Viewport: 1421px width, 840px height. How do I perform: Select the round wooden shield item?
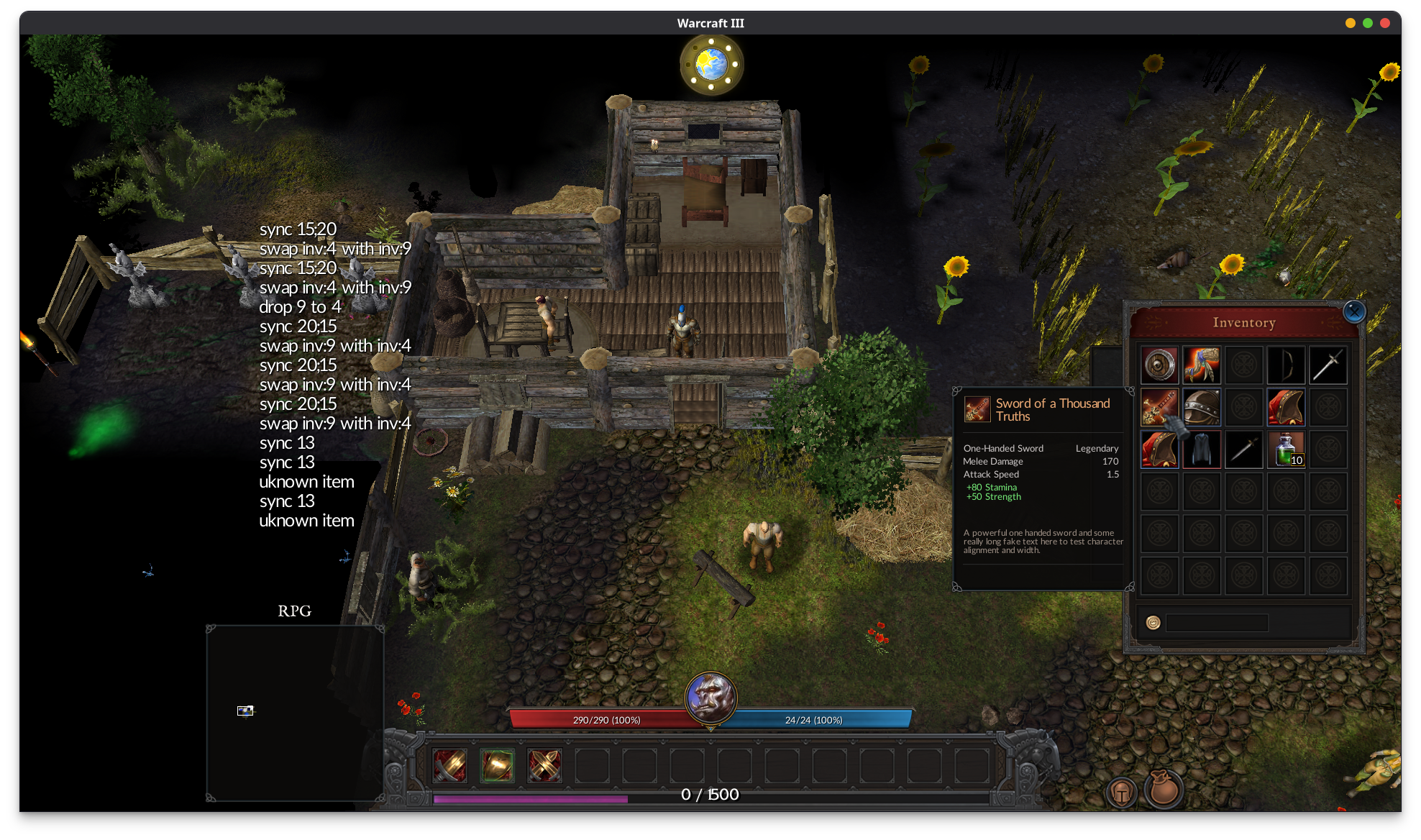tap(1159, 365)
